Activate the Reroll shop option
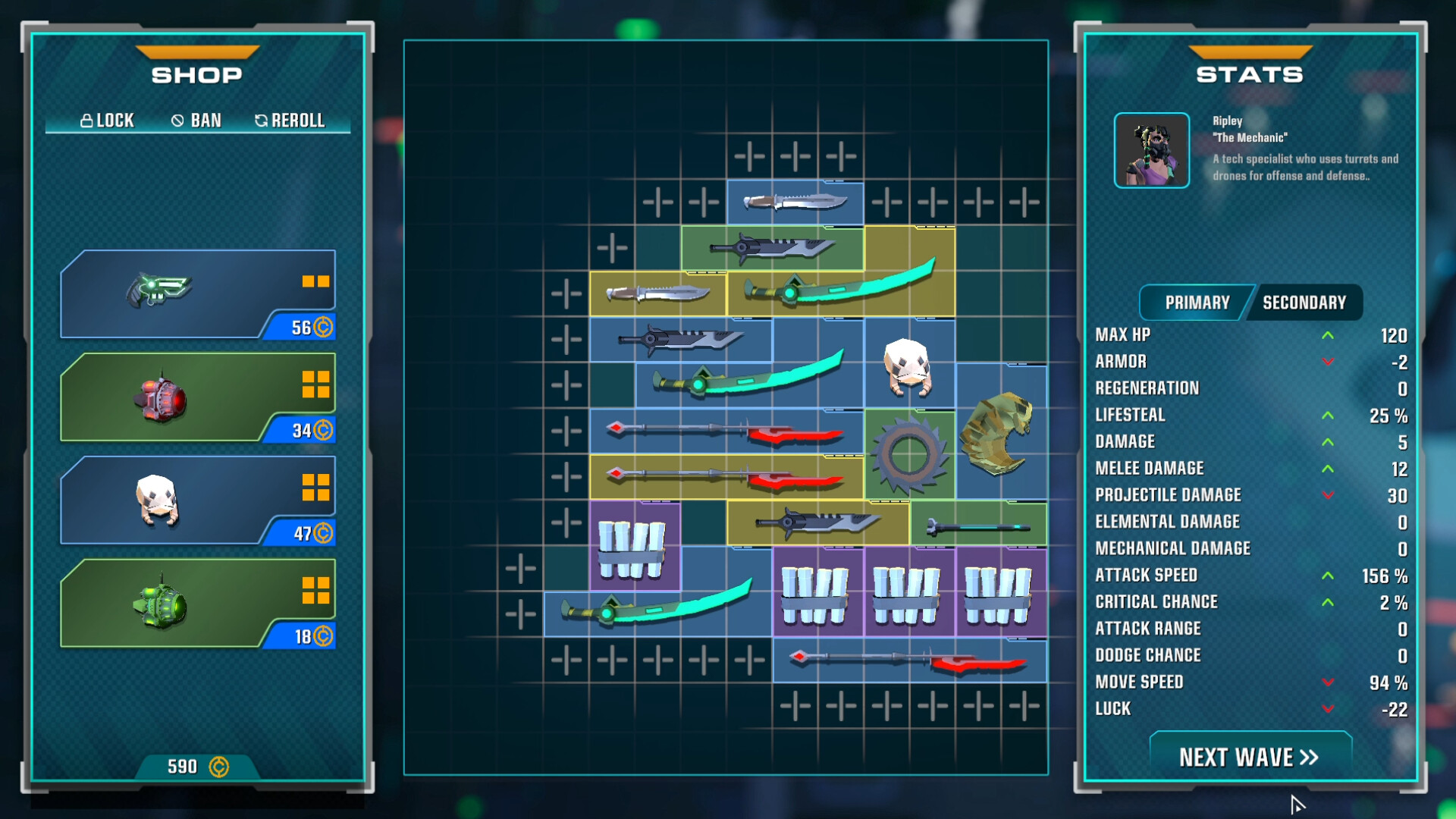Viewport: 1456px width, 819px height. 291,120
